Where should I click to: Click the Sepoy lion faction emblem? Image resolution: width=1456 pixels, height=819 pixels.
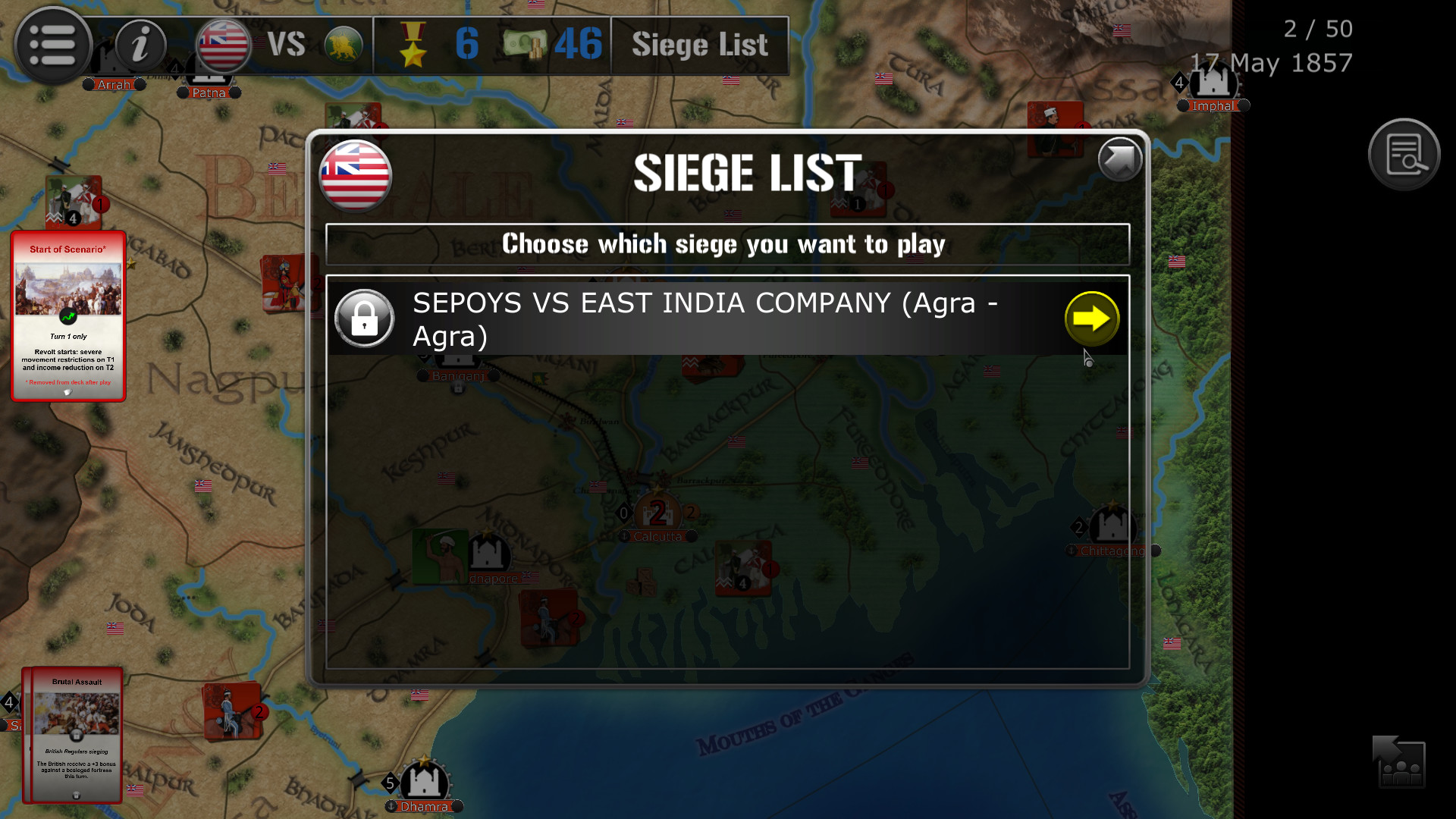click(343, 44)
